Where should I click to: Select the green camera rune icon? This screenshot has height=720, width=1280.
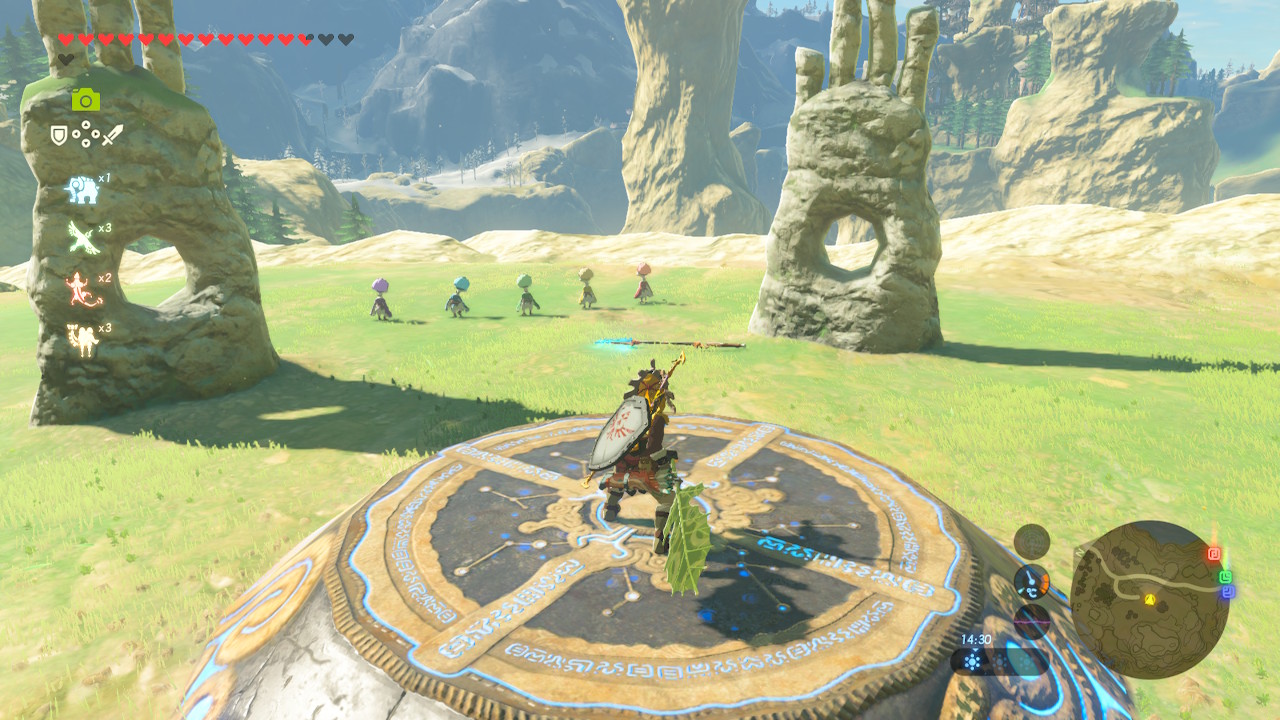[86, 99]
